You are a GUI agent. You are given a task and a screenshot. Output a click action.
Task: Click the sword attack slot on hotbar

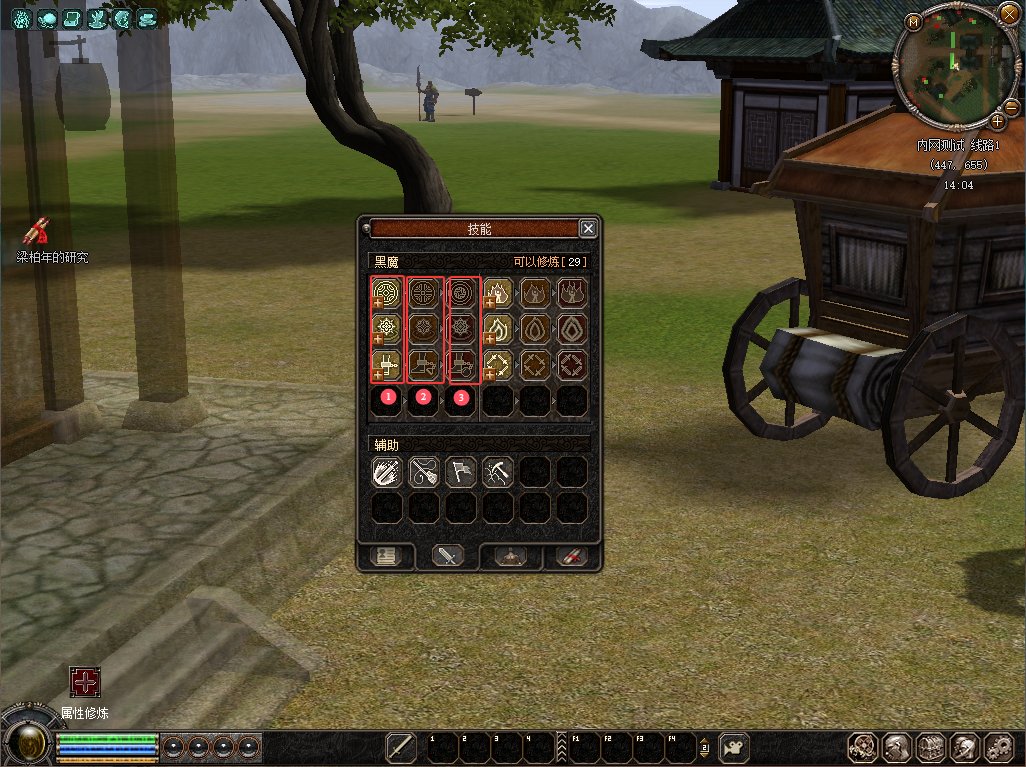pos(401,747)
